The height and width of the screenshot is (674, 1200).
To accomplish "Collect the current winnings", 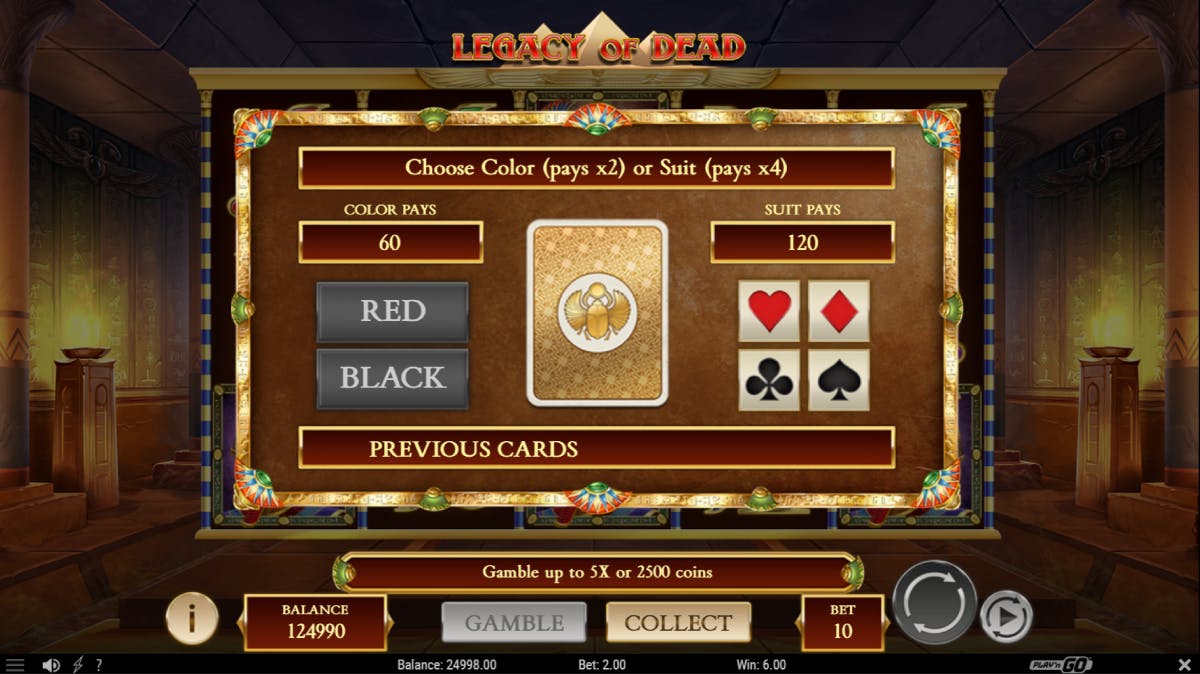I will click(x=678, y=623).
